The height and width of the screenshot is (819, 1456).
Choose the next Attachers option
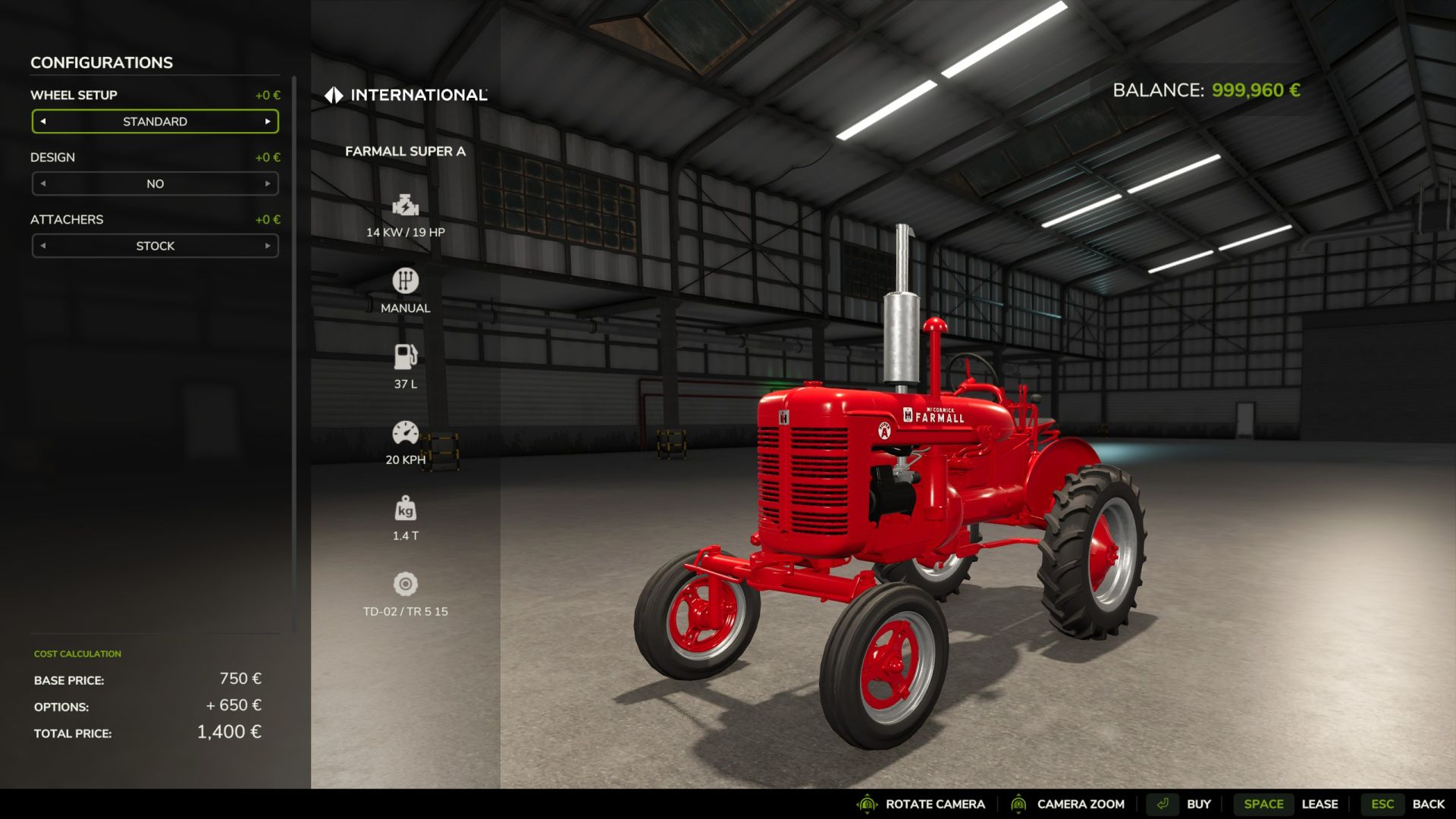pos(268,246)
